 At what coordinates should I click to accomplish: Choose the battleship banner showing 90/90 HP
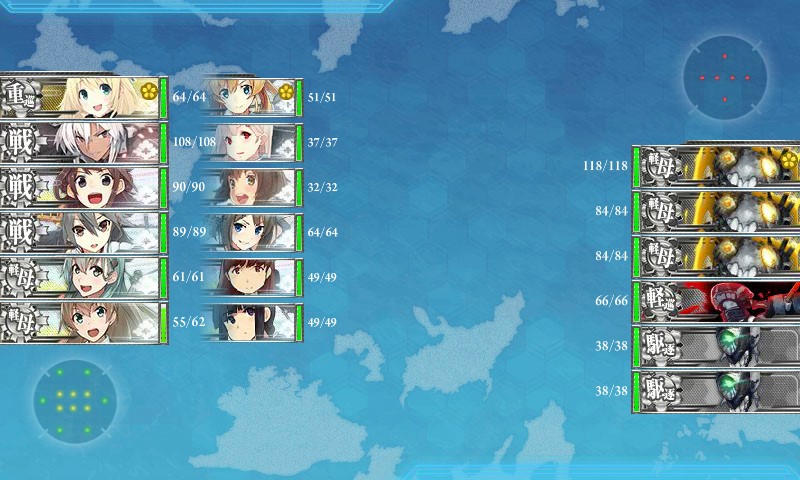[x=83, y=187]
